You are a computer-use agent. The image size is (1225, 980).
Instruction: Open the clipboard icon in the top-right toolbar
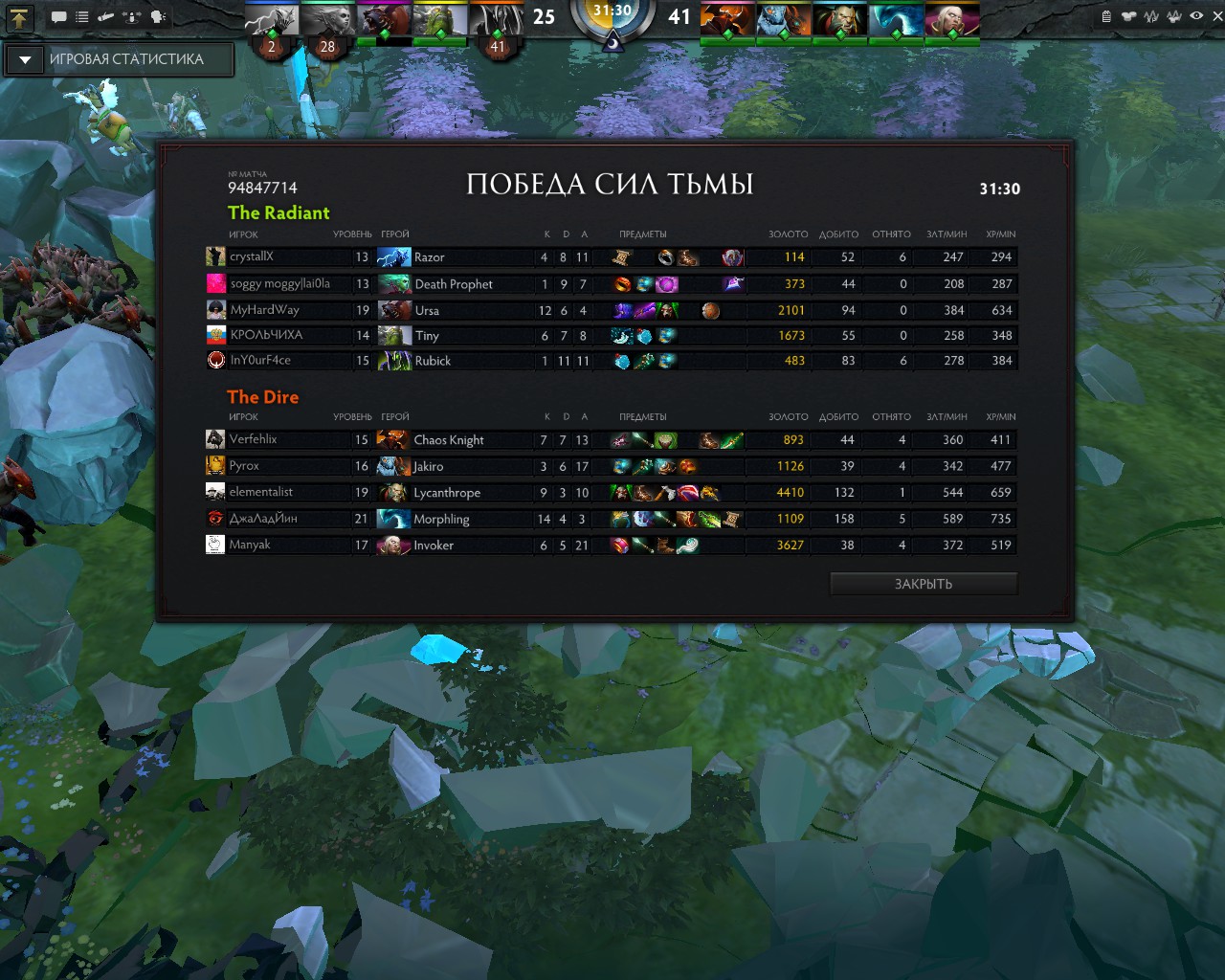click(x=1106, y=16)
